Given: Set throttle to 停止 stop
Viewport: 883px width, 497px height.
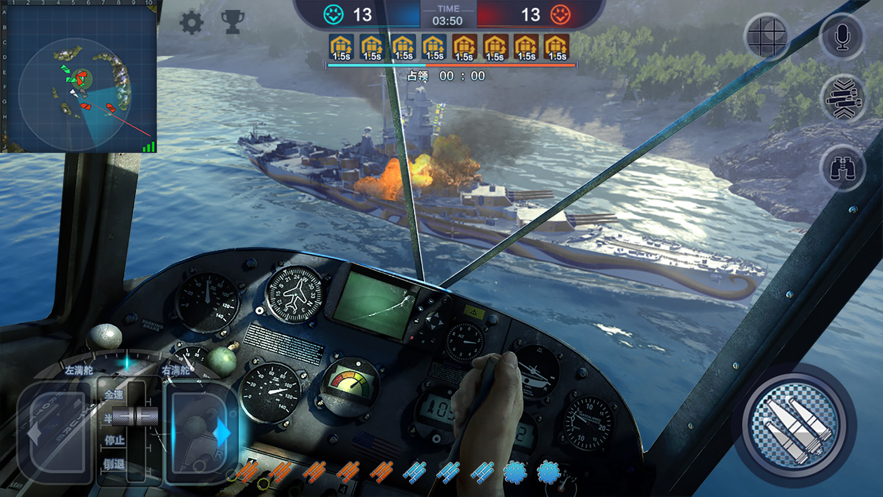Looking at the screenshot, I should [115, 440].
